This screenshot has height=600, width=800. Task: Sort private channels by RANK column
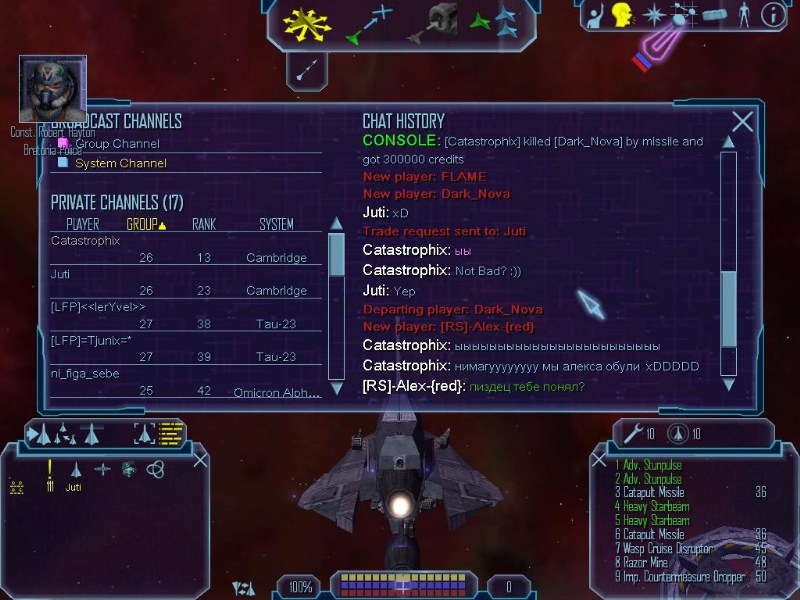coord(204,225)
